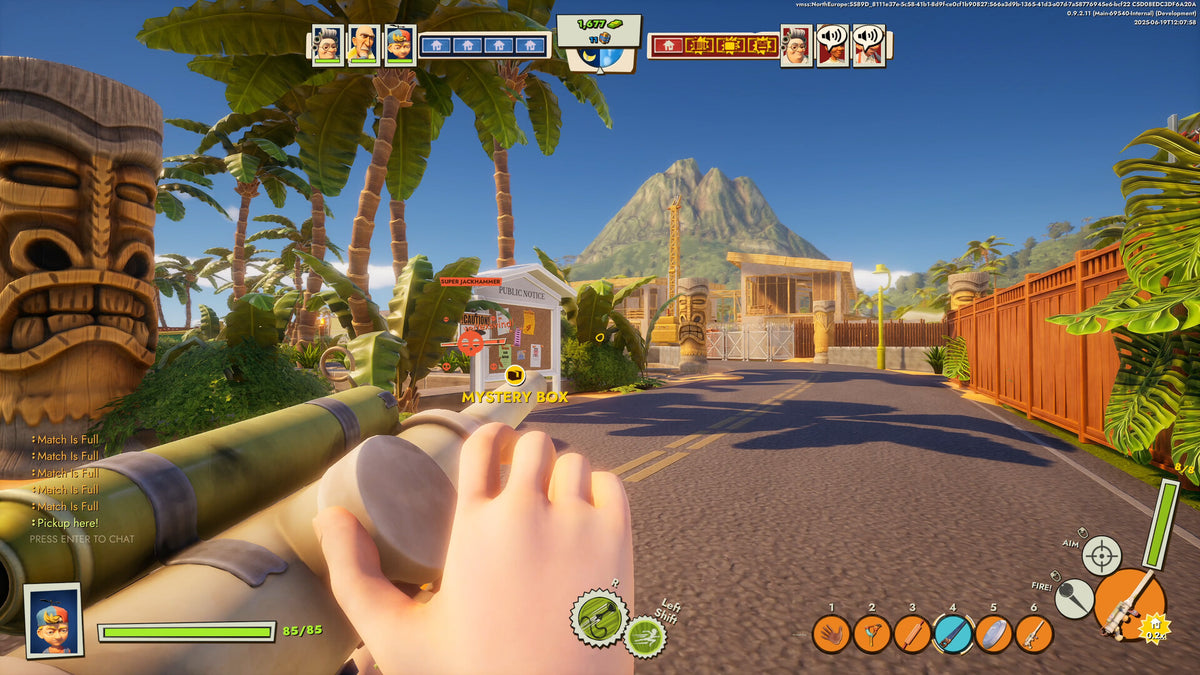Select the bald old man teammate portrait
The image size is (1200, 675).
pos(364,45)
